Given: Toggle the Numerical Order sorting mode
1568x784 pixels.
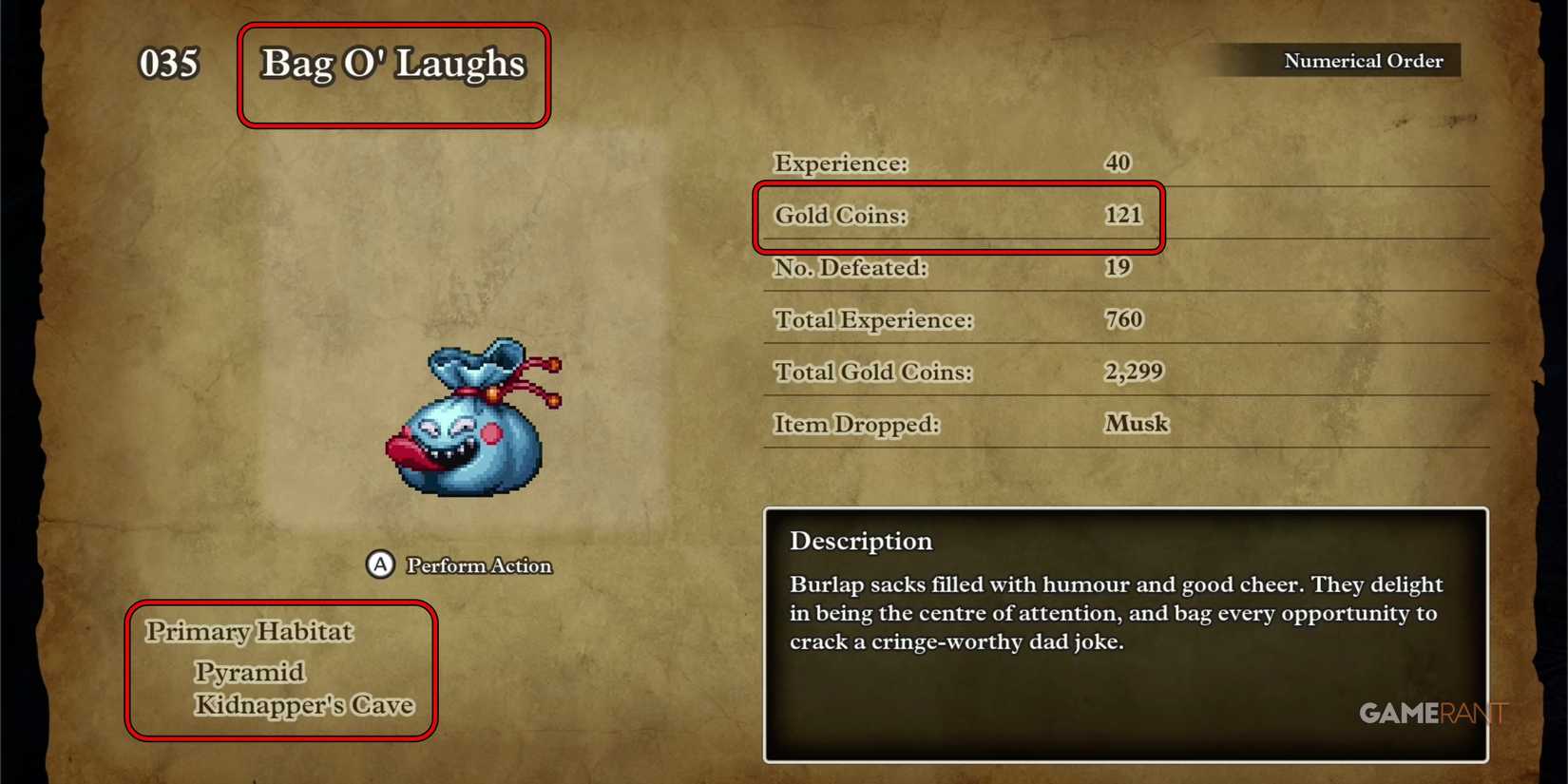Looking at the screenshot, I should [x=1364, y=60].
